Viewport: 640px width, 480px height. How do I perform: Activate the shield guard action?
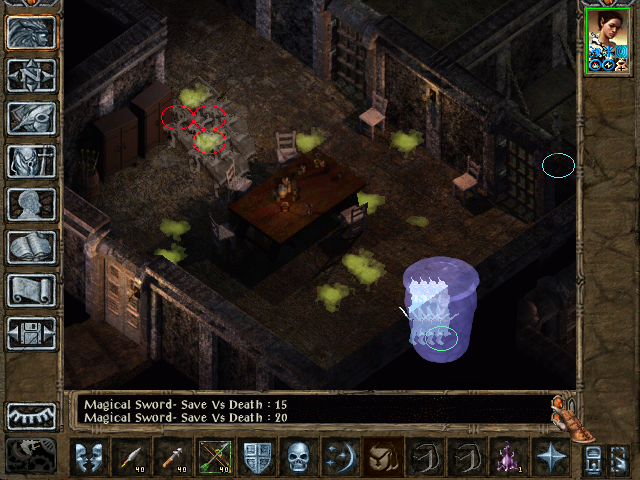(x=257, y=458)
